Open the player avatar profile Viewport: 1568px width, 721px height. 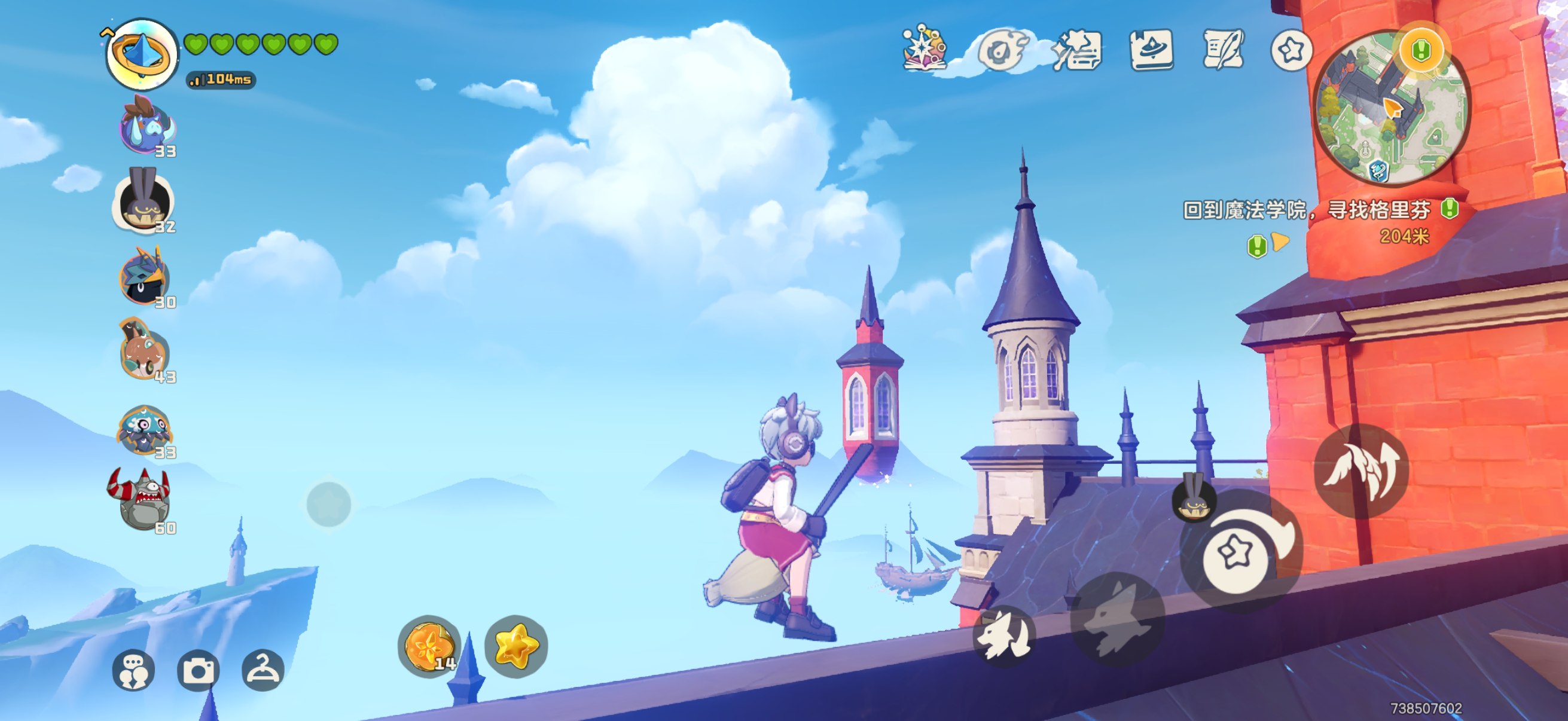[x=142, y=54]
